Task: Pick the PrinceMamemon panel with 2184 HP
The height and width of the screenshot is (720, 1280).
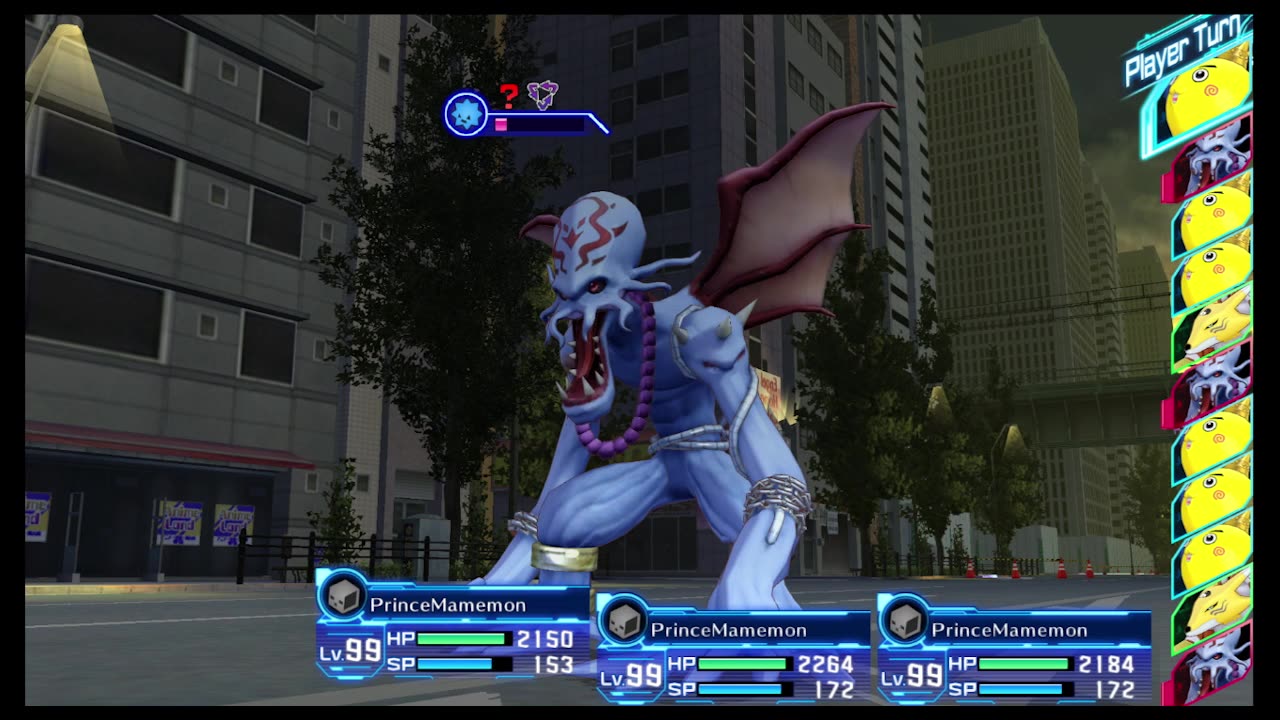Action: 1014,650
